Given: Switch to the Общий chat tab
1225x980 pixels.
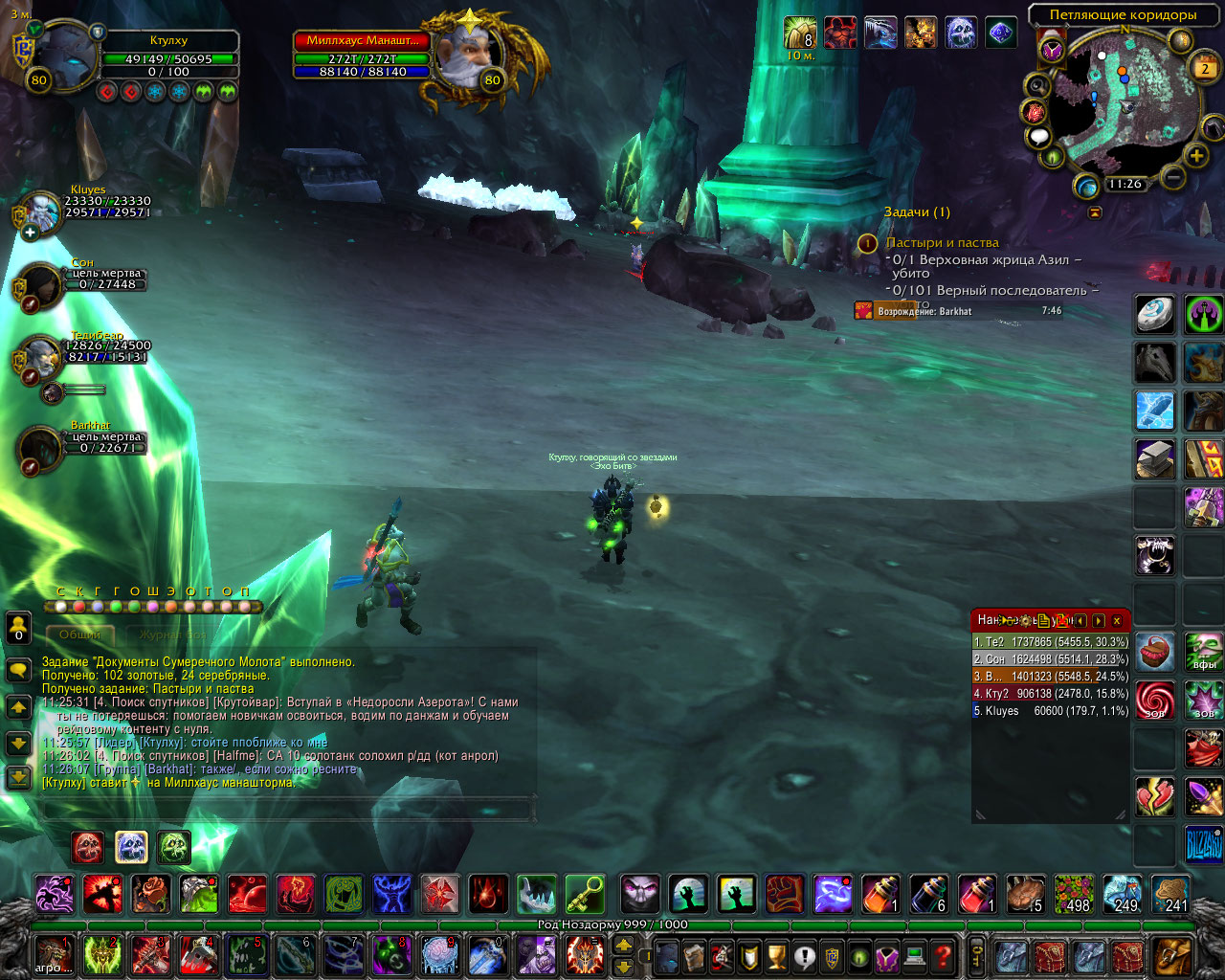Looking at the screenshot, I should [x=80, y=635].
